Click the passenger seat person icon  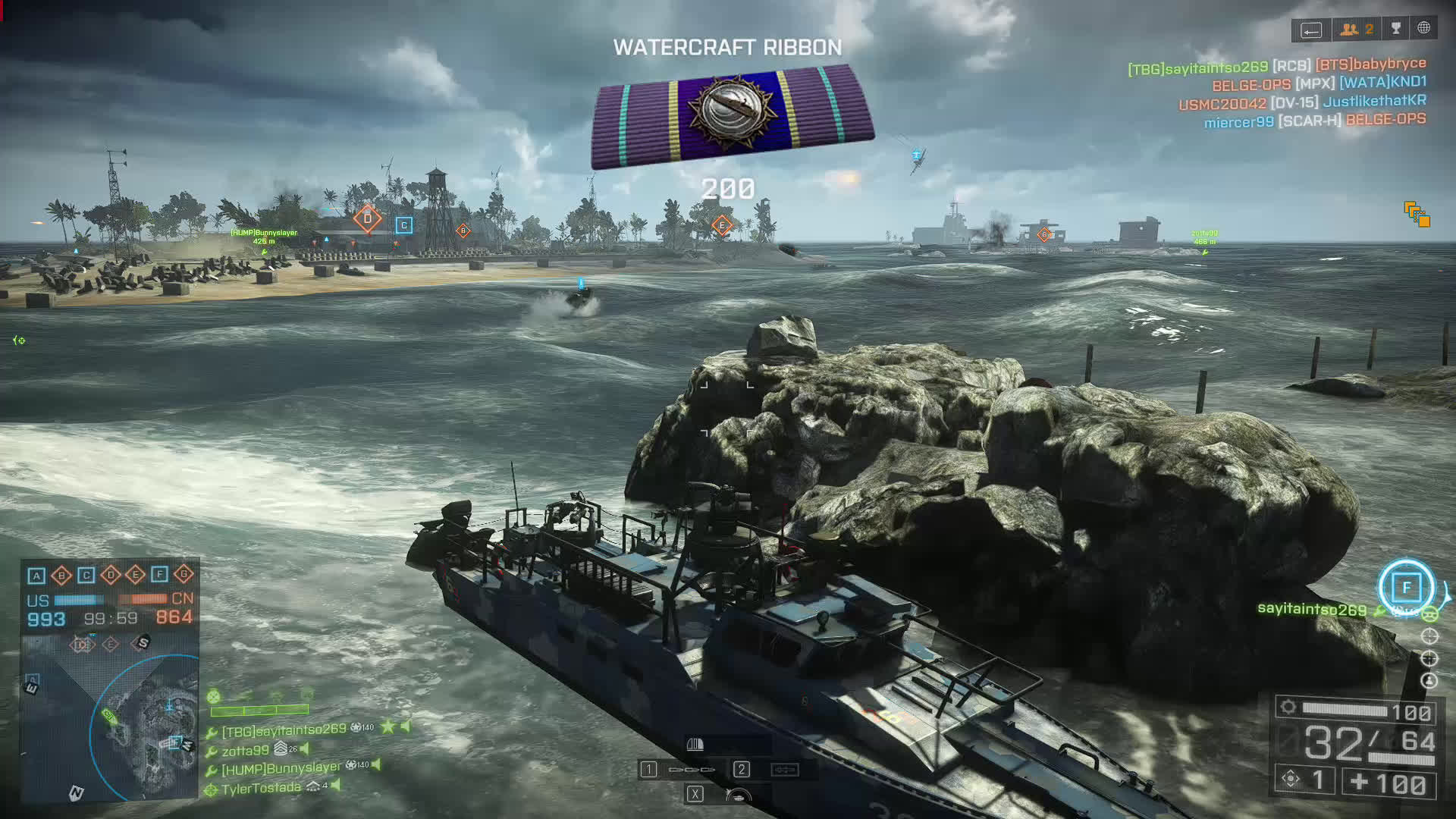(x=1429, y=680)
